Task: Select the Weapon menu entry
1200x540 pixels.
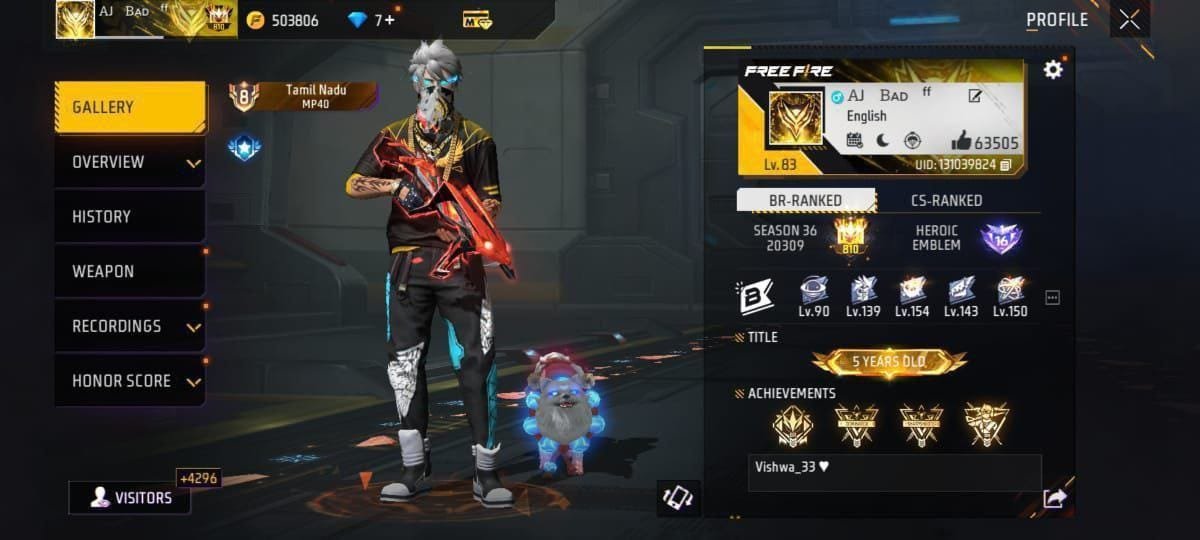Action: 129,271
